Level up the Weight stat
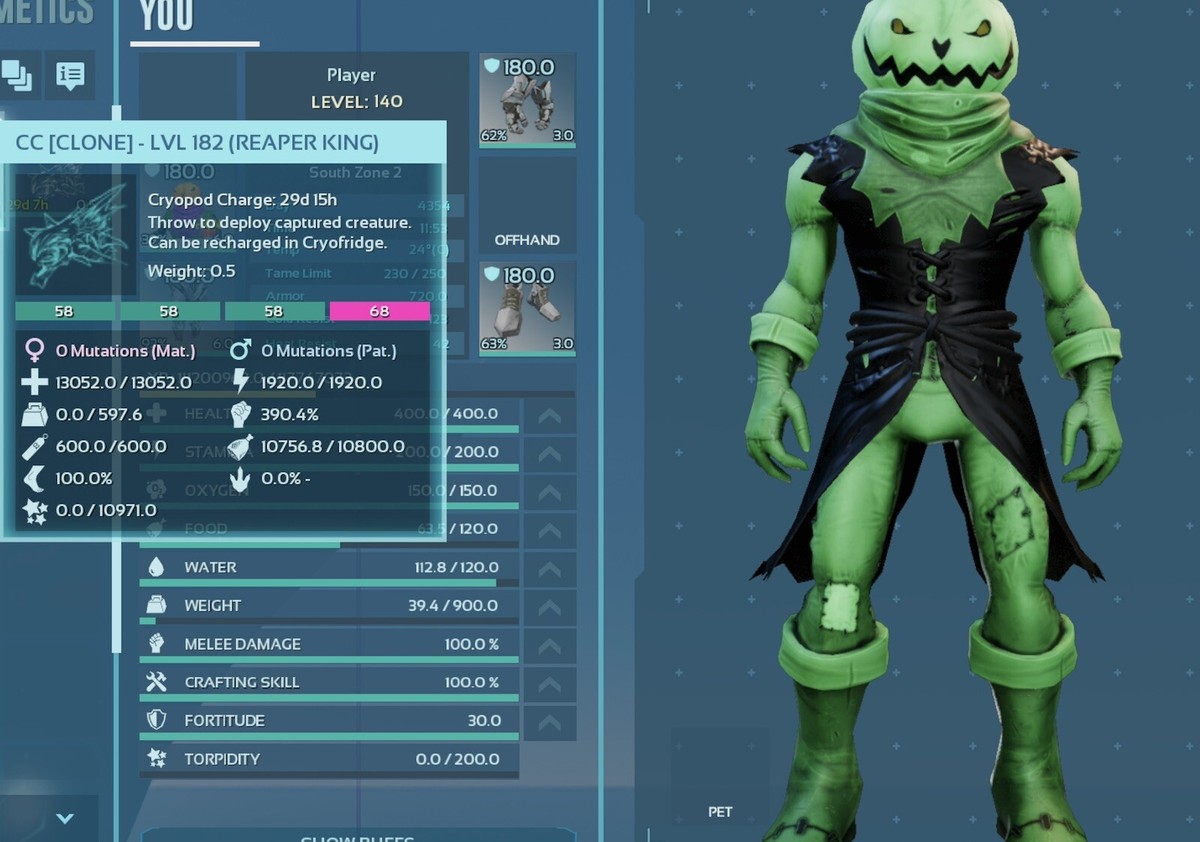This screenshot has height=842, width=1200. pyautogui.click(x=549, y=606)
